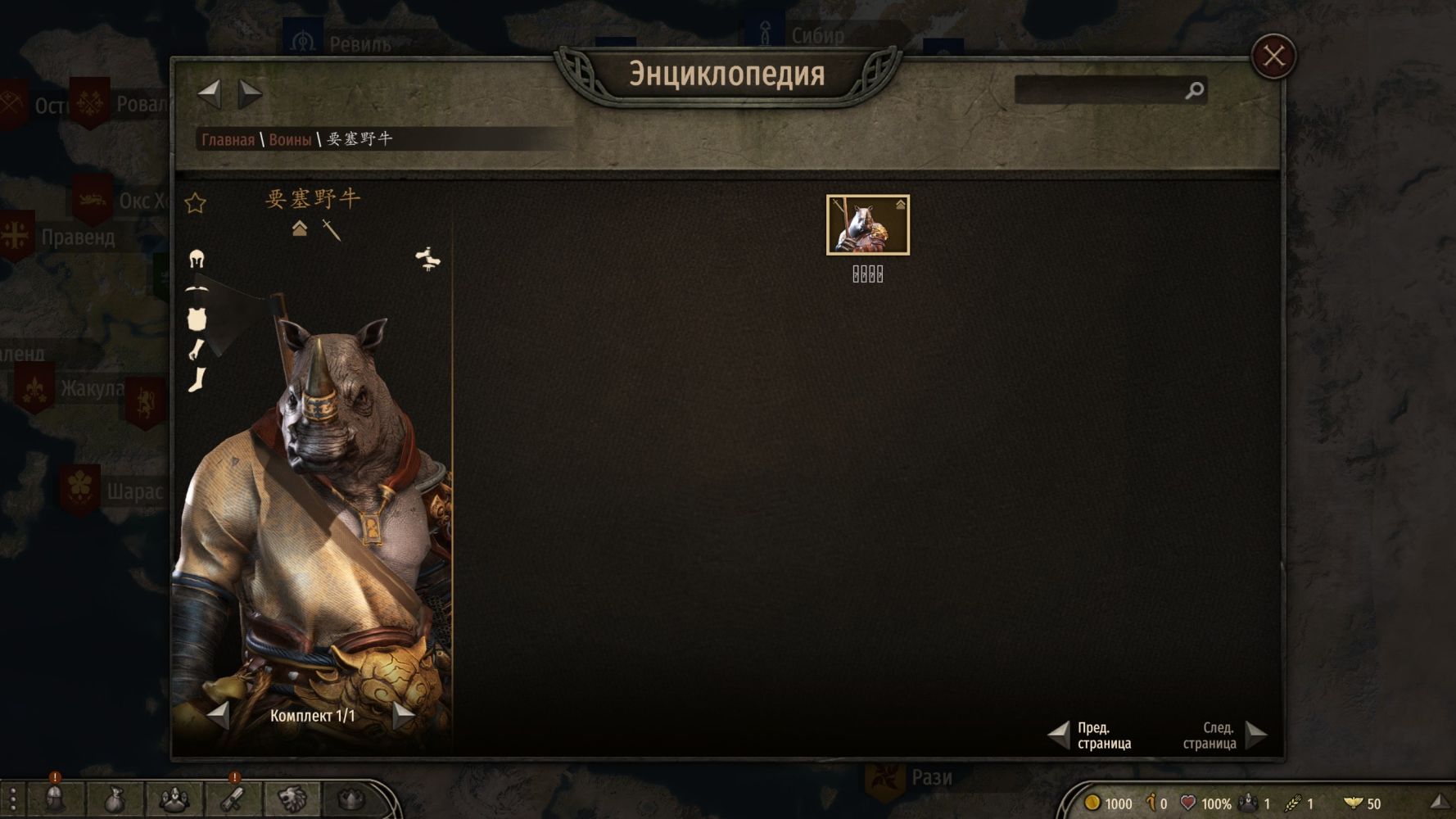This screenshot has height=819, width=1456.
Task: Select the helmet equipment slot icon
Action: pyautogui.click(x=197, y=260)
